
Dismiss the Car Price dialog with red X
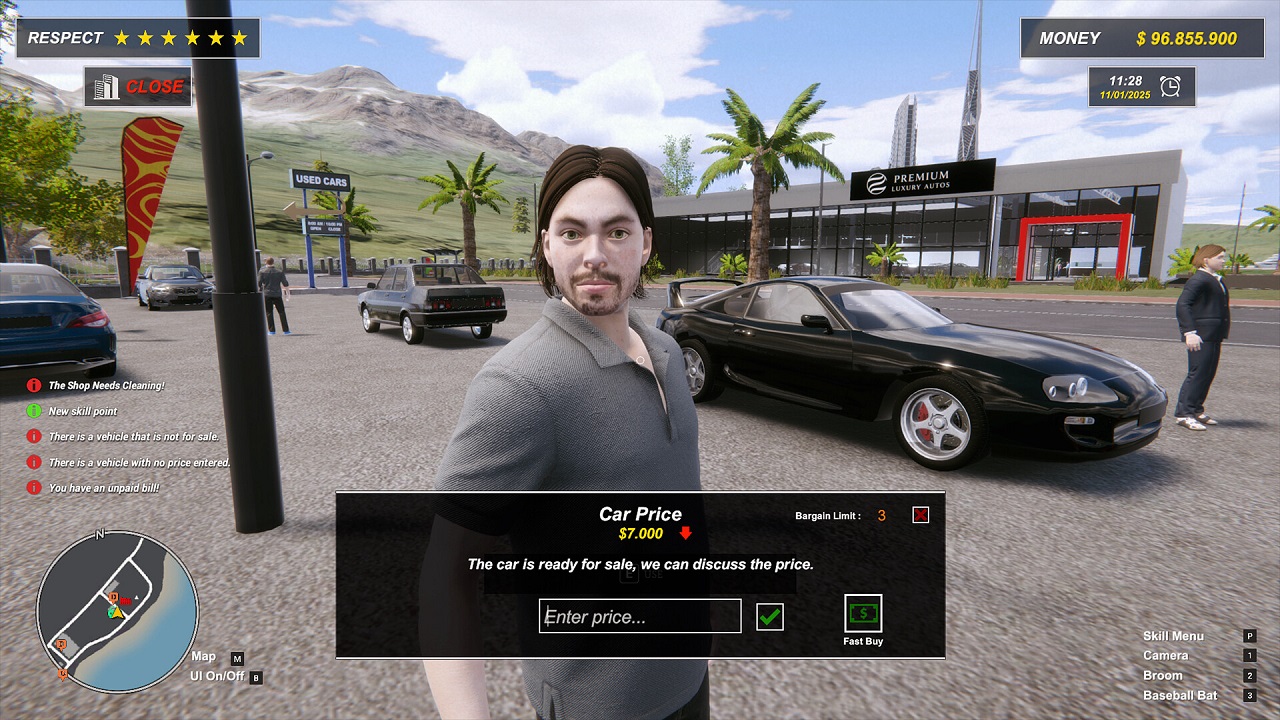pyautogui.click(x=919, y=515)
